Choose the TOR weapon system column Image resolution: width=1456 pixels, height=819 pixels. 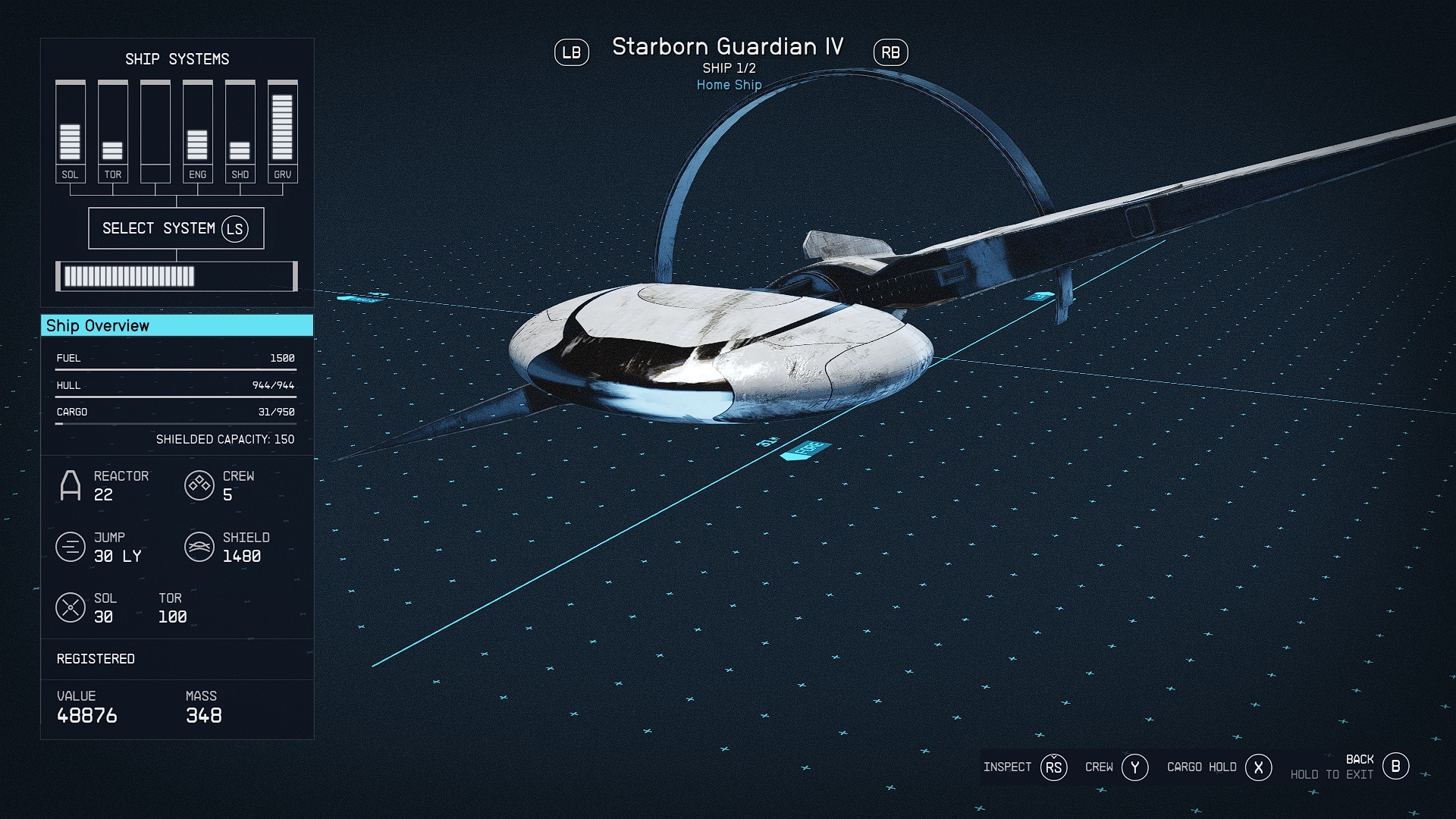tap(112, 131)
